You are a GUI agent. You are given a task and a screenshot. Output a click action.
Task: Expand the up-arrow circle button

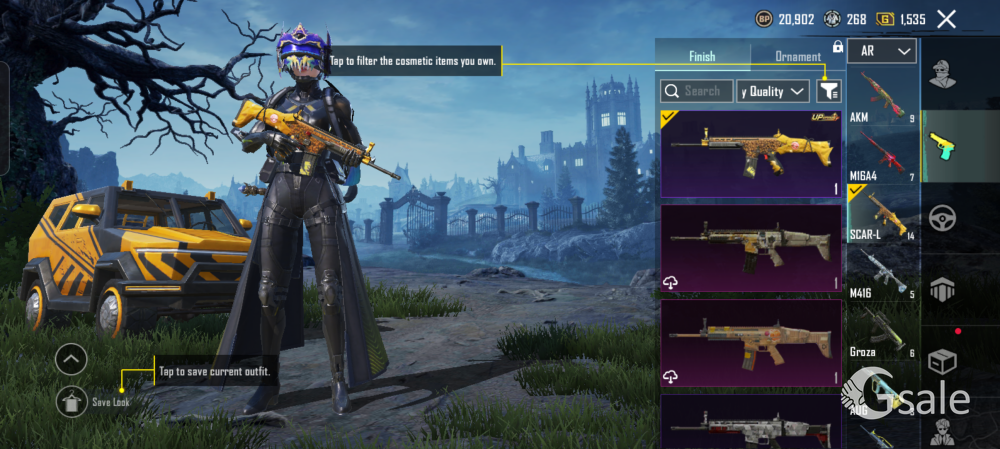[71, 358]
